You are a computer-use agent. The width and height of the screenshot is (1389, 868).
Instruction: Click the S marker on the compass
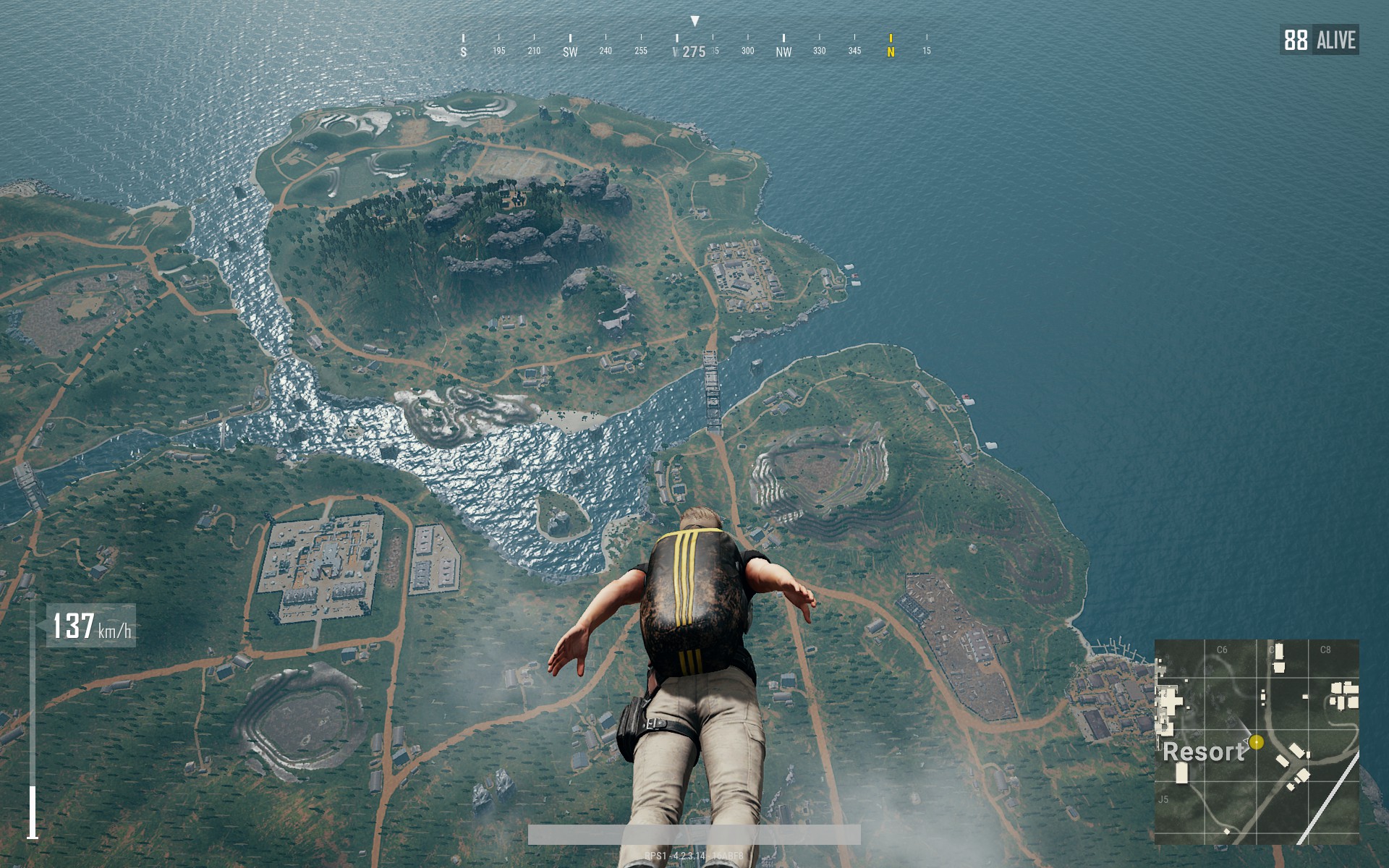(462, 51)
